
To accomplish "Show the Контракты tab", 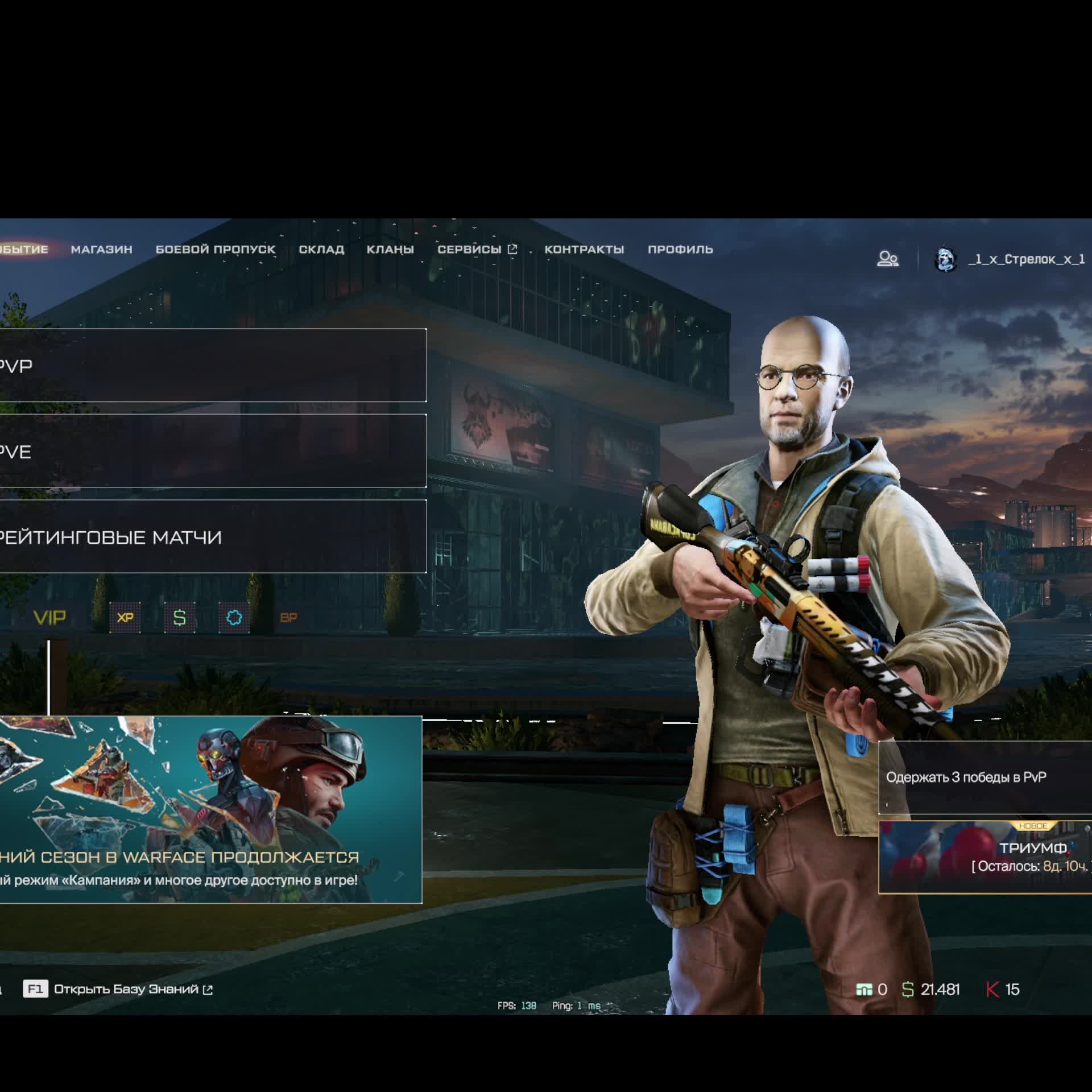I will pyautogui.click(x=584, y=249).
